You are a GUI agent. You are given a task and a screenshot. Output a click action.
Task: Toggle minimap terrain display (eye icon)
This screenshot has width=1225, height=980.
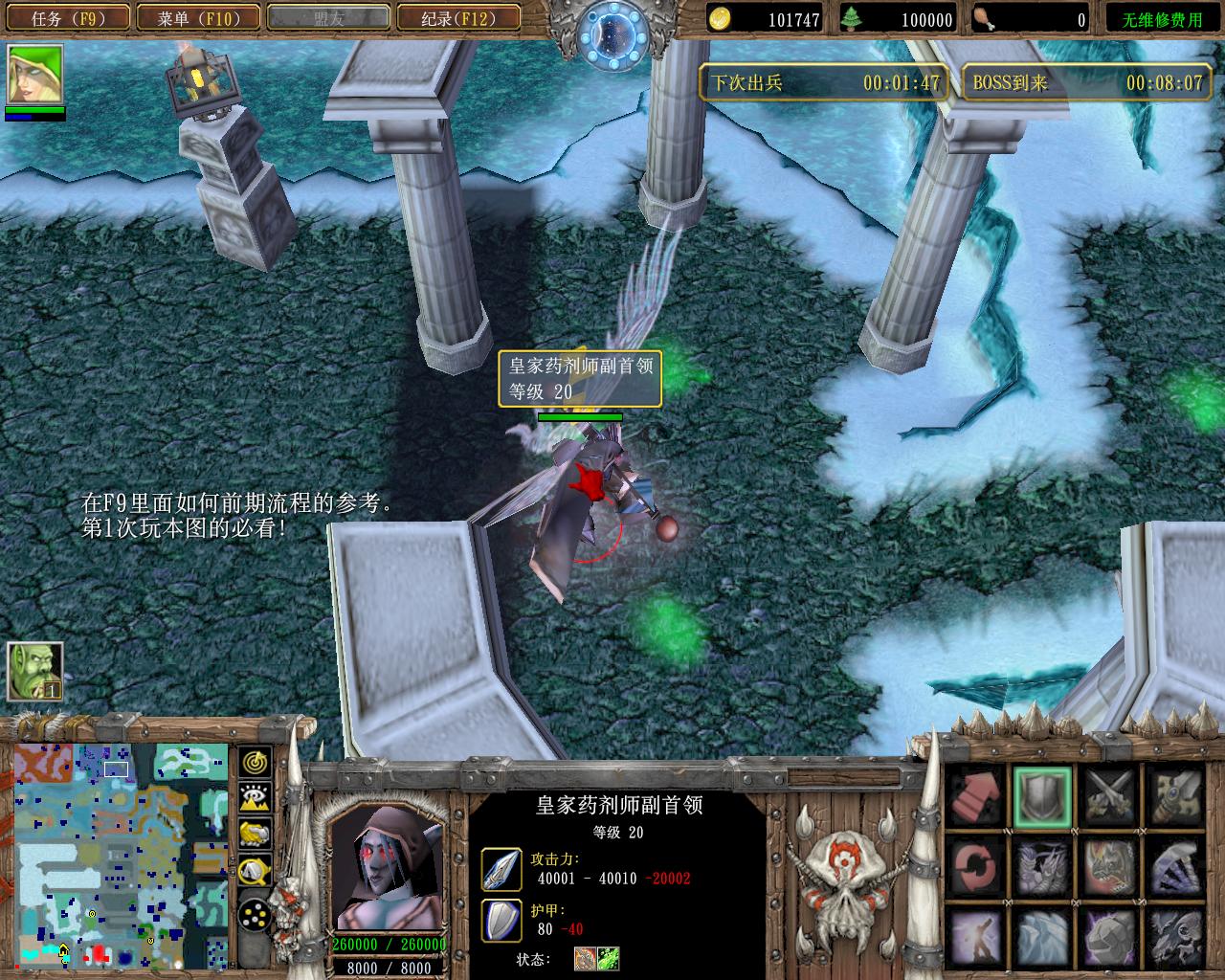pyautogui.click(x=255, y=798)
